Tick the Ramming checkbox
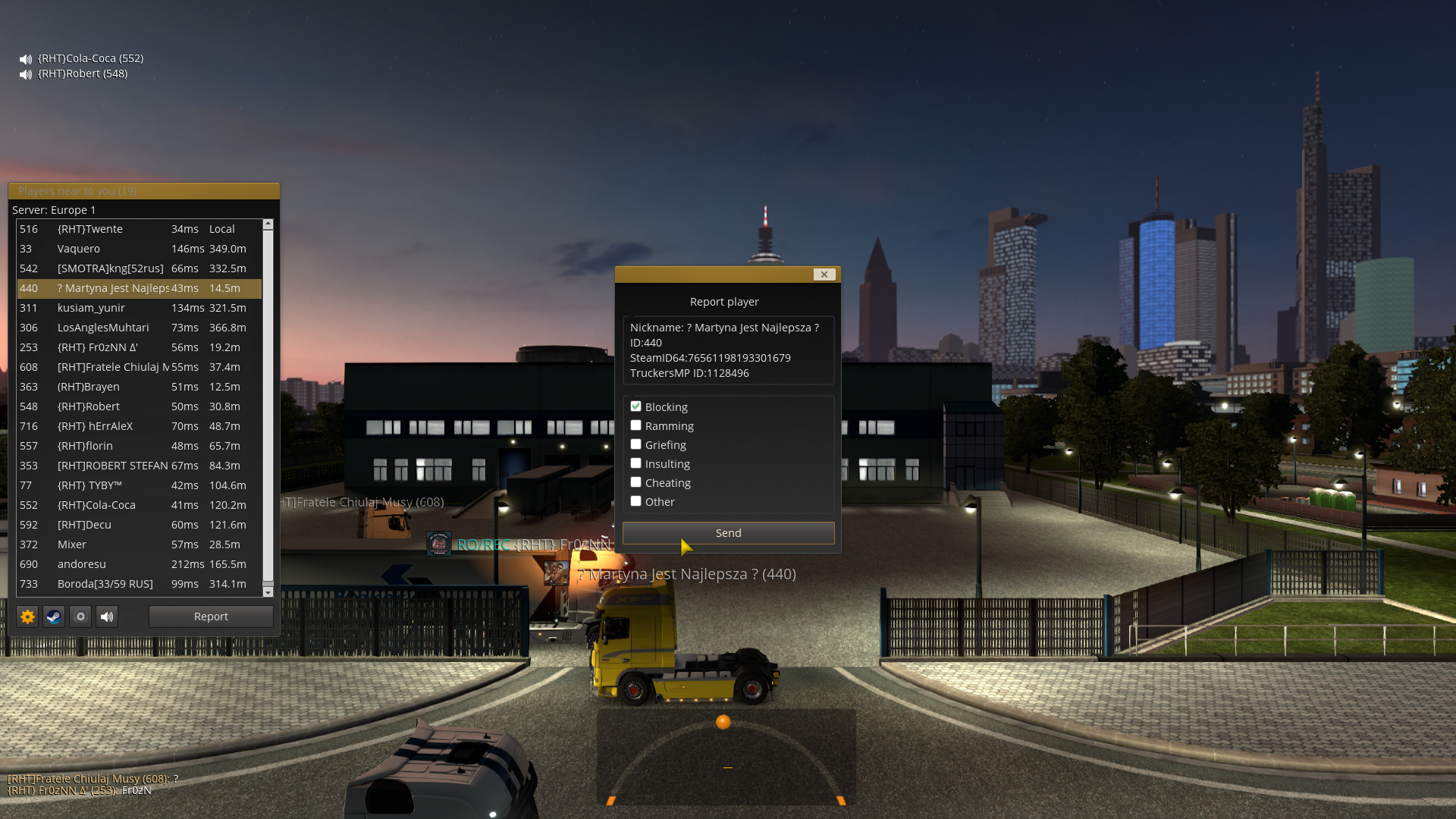This screenshot has width=1456, height=819. point(636,425)
